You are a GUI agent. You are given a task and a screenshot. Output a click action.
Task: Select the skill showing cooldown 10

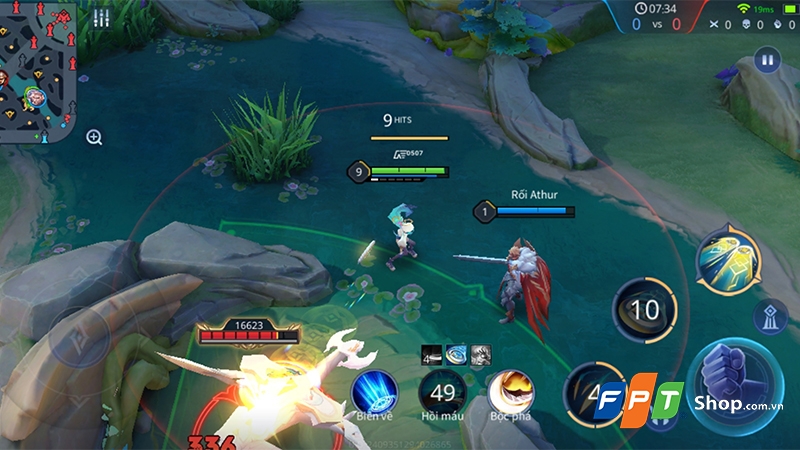click(645, 310)
